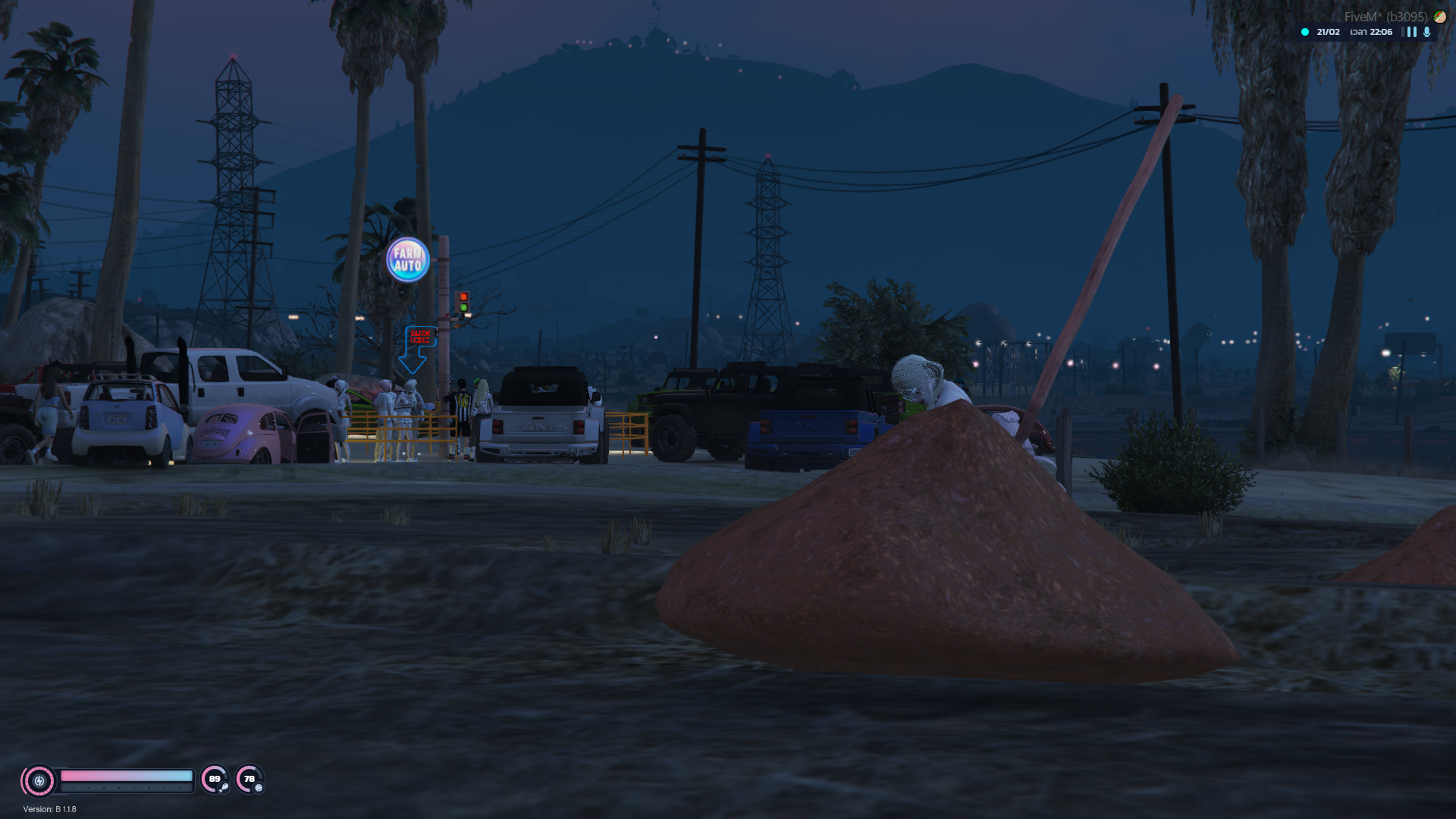Click the FiveM taco logo
1456x819 pixels.
tap(1439, 16)
